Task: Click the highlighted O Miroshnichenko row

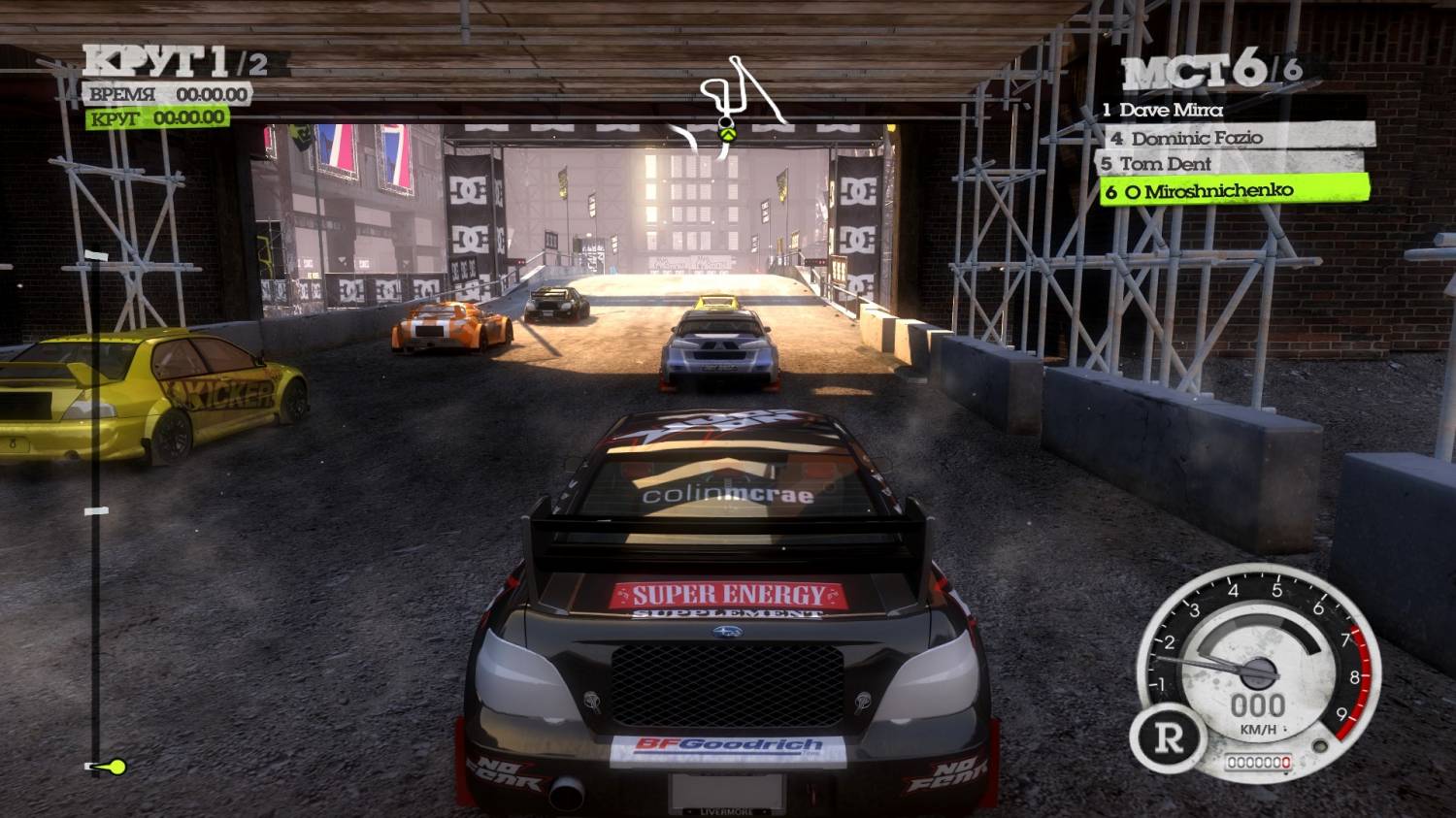Action: (1235, 191)
